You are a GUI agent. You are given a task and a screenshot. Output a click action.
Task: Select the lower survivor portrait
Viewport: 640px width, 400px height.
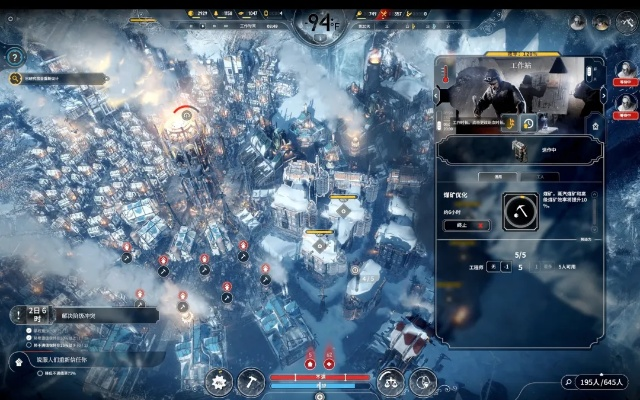(x=626, y=102)
